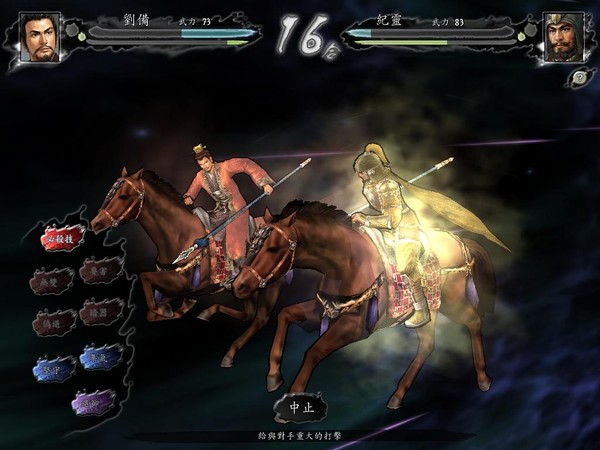This screenshot has height=450, width=600.
Task: Select the 暗器 hidden weapon command
Action: (101, 313)
